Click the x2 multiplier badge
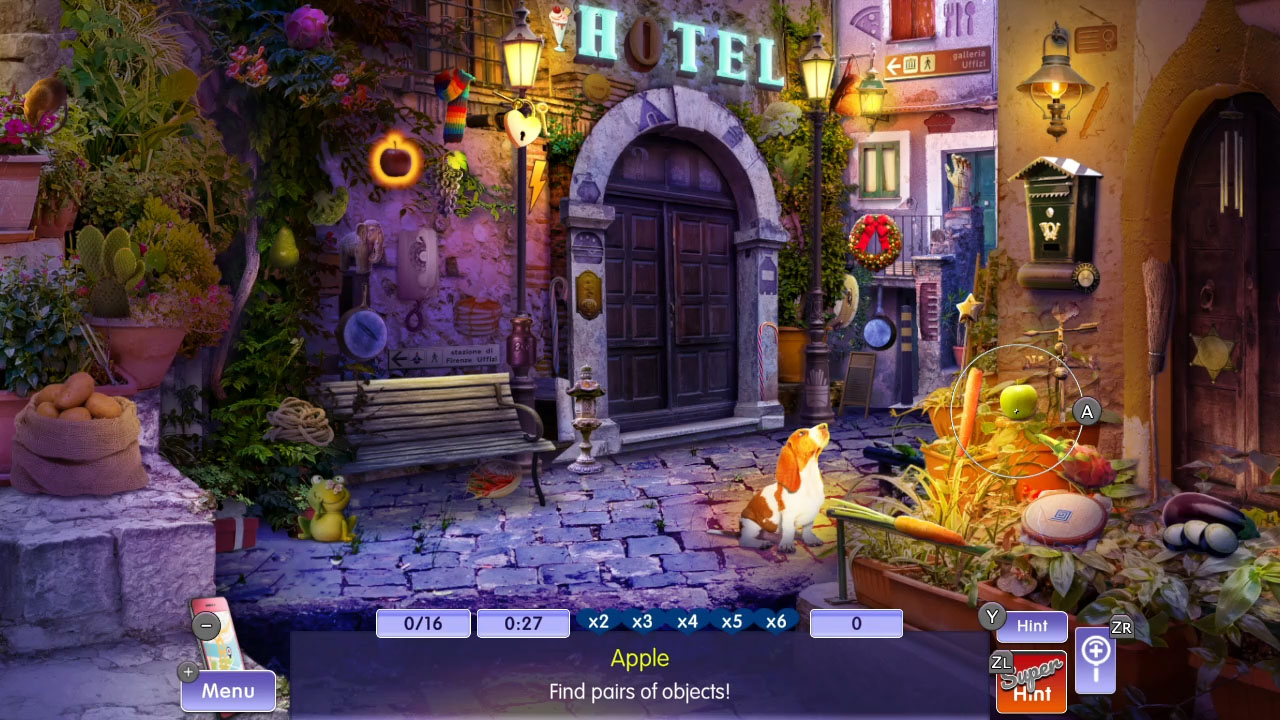Screen dimensions: 1280x720 [x=598, y=621]
